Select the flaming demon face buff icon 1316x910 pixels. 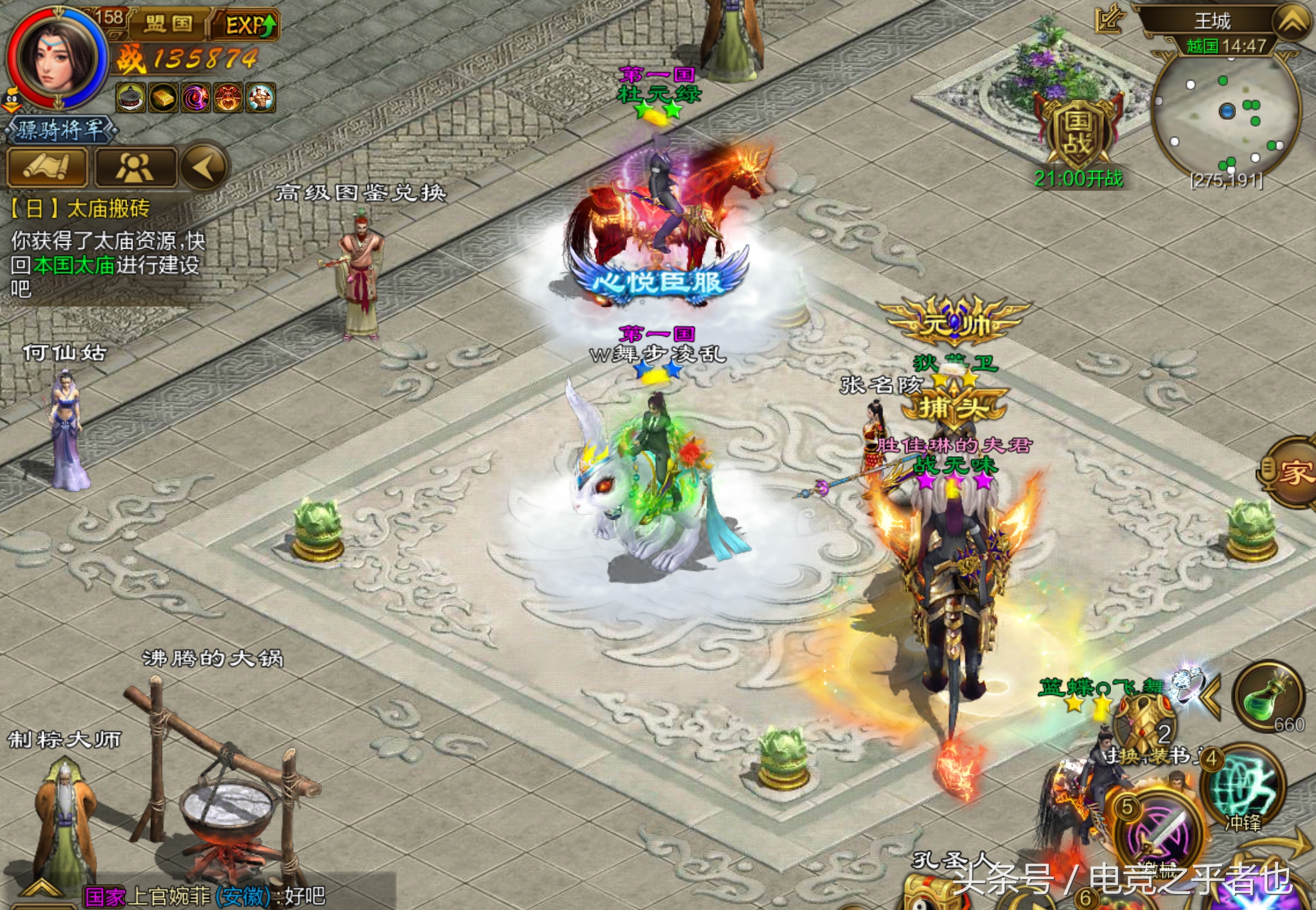(228, 98)
